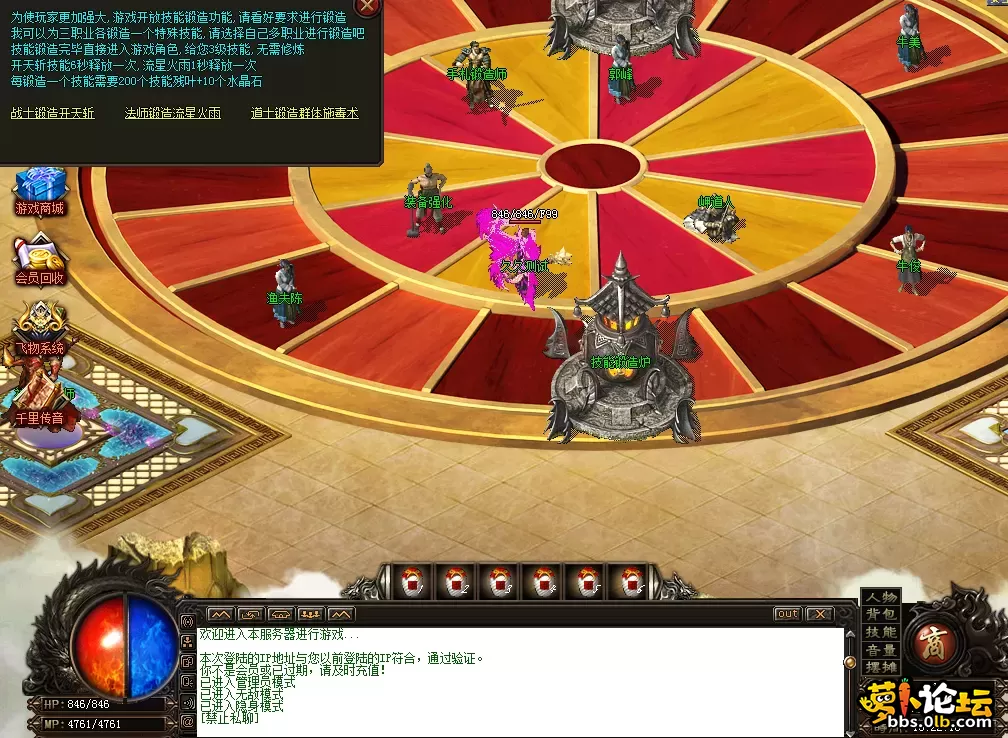Click the 摆摊 stall button

point(881,667)
